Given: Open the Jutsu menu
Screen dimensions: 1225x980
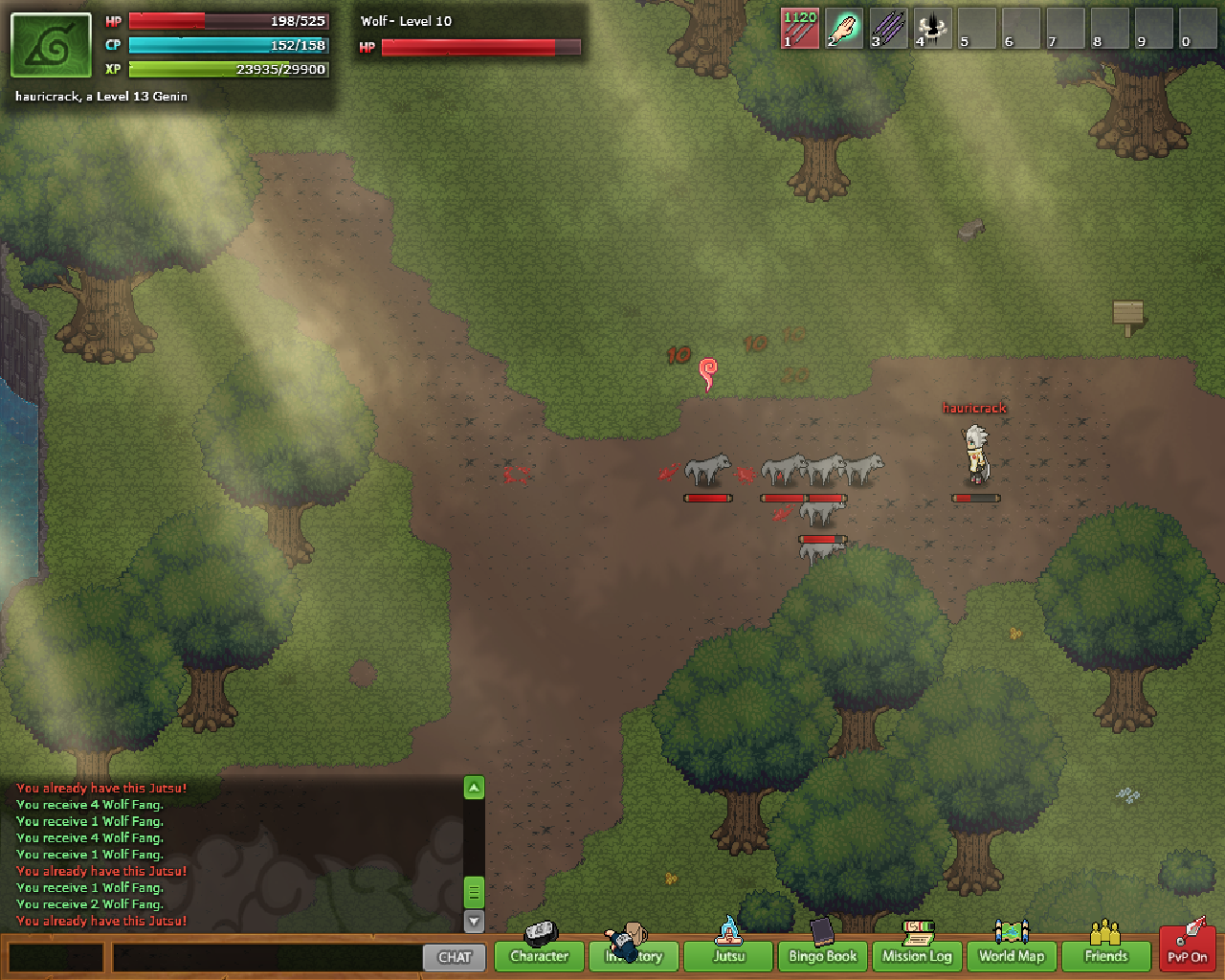Looking at the screenshot, I should [x=728, y=955].
